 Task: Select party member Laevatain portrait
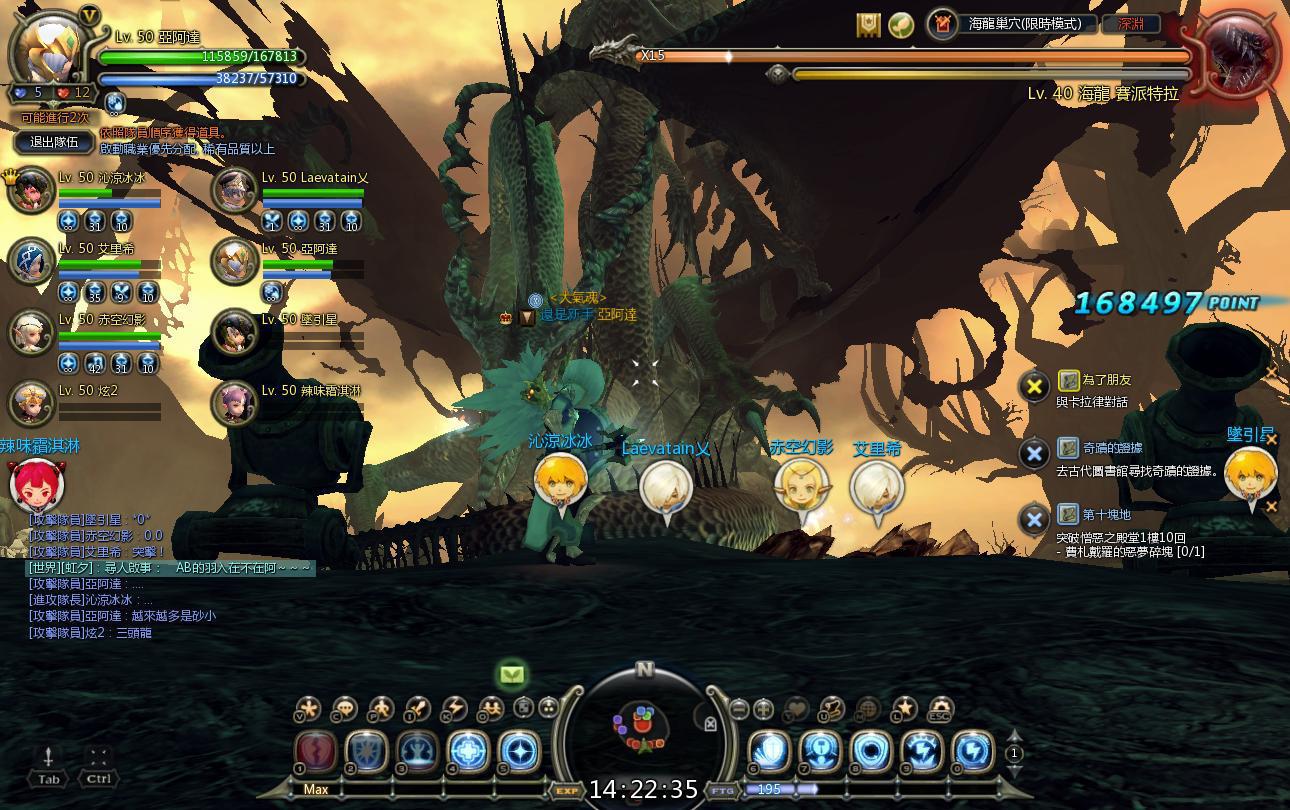pyautogui.click(x=236, y=190)
